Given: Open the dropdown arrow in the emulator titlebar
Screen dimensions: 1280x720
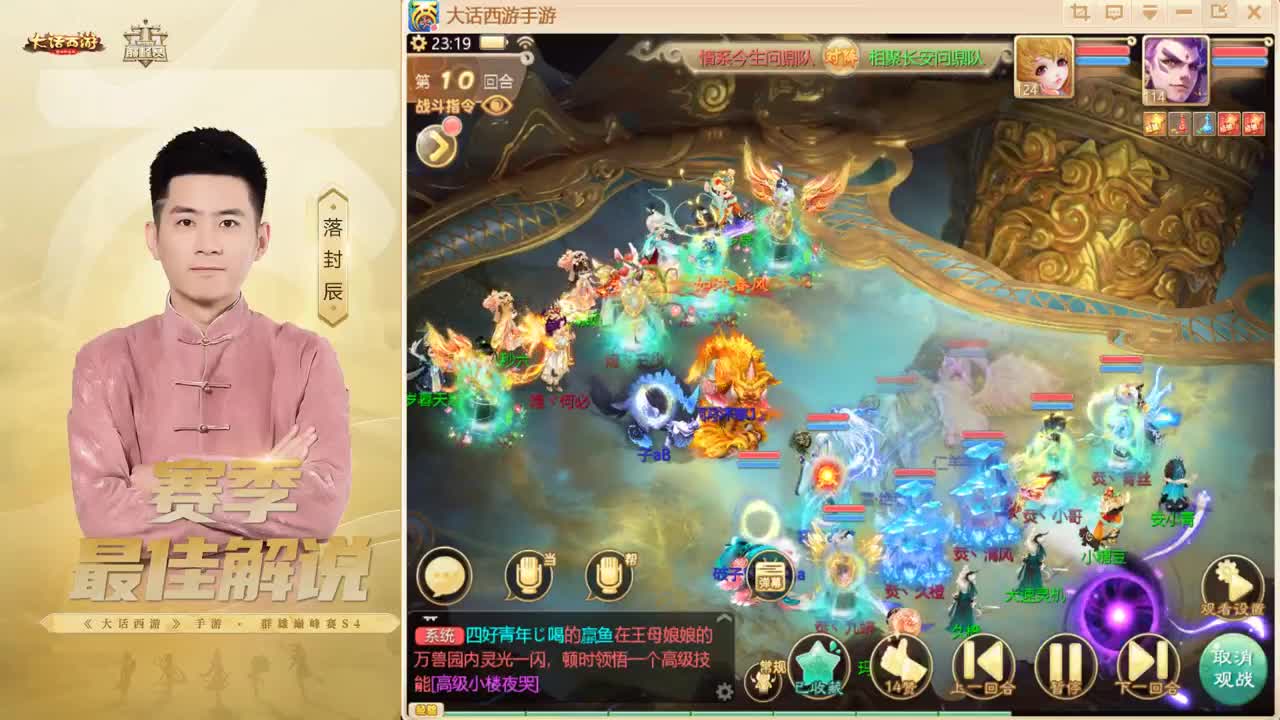Looking at the screenshot, I should click(x=1150, y=12).
